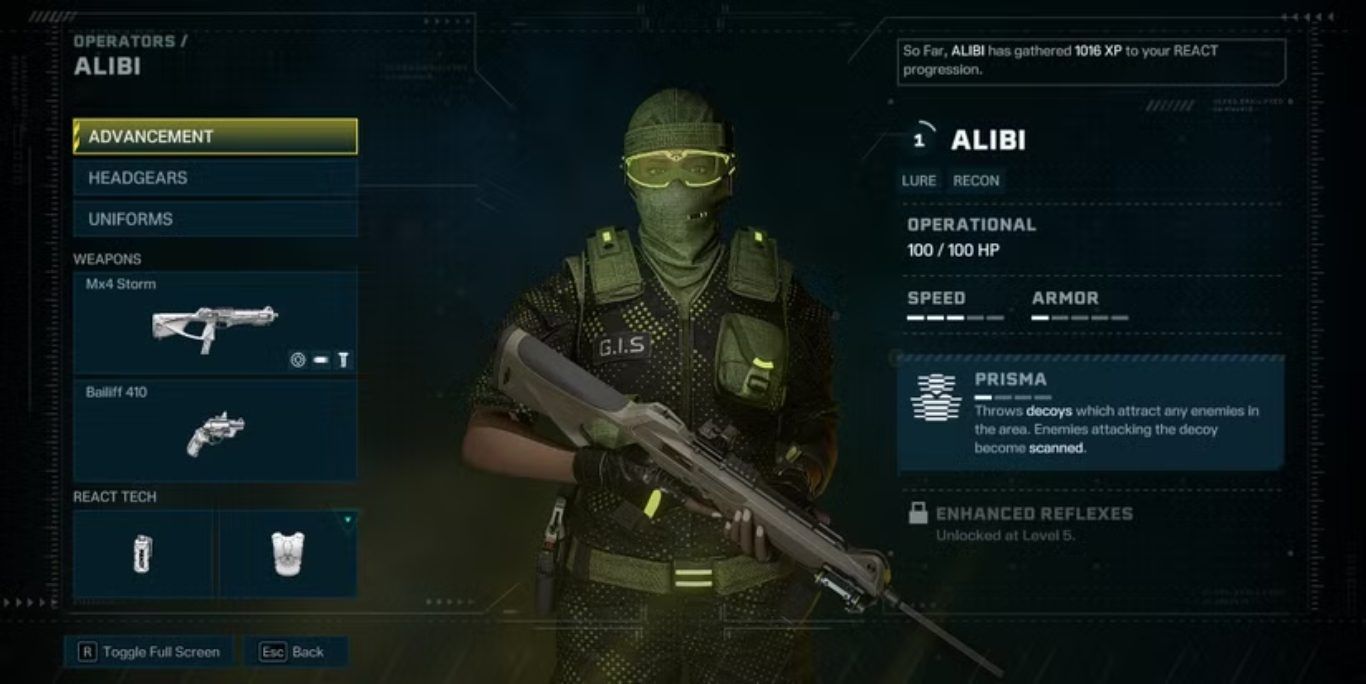Click the locked Enhanced Reflexes perk
Viewport: 1366px width, 684px height.
pyautogui.click(x=1033, y=523)
